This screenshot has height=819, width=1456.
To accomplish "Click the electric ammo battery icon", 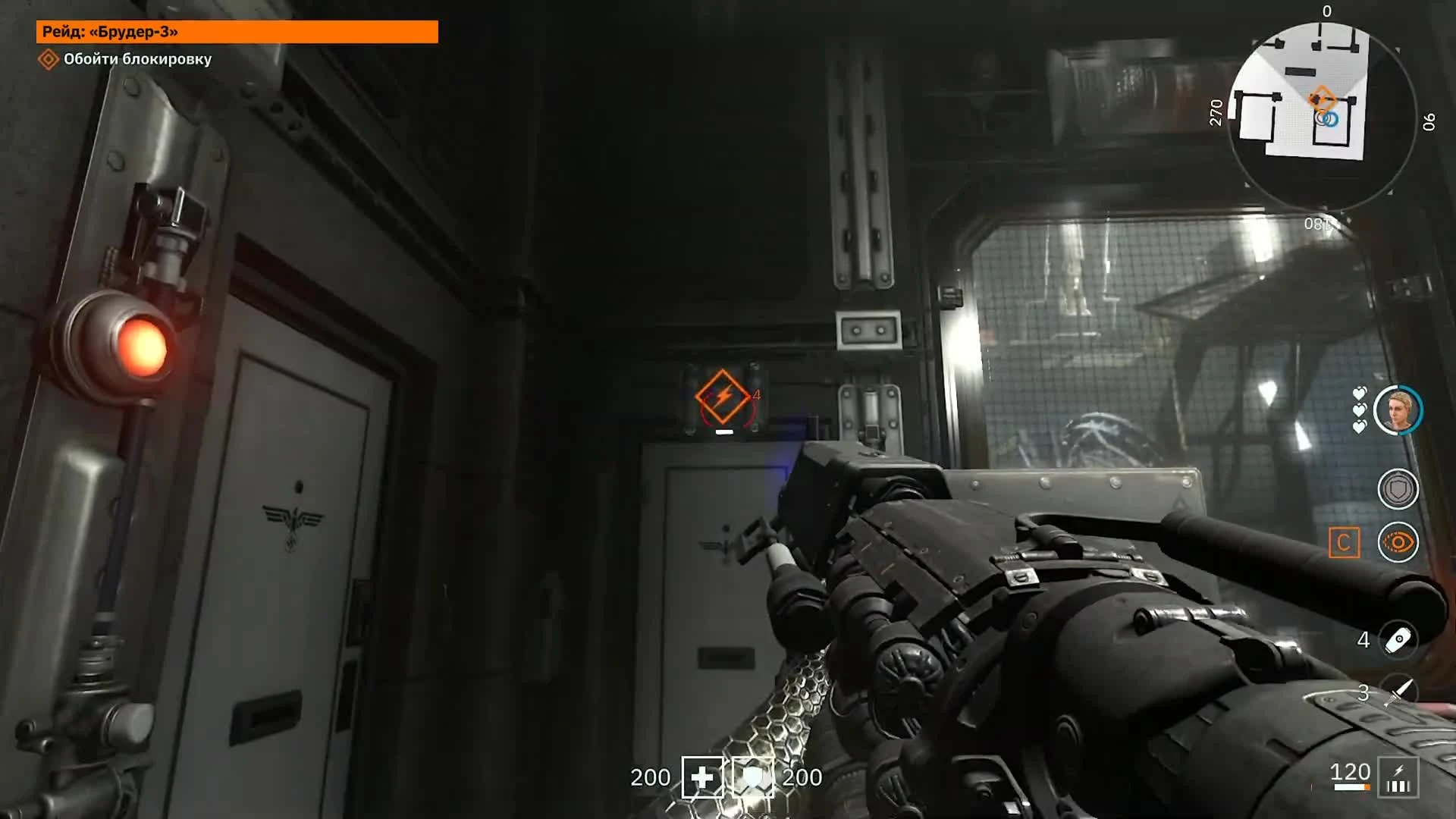I will (1399, 776).
